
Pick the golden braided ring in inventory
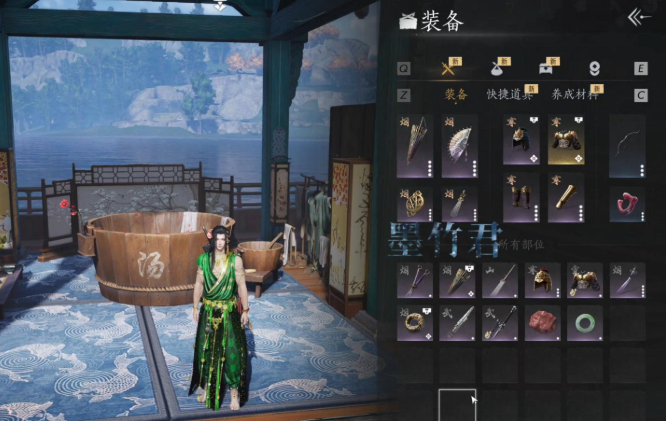pos(415,323)
